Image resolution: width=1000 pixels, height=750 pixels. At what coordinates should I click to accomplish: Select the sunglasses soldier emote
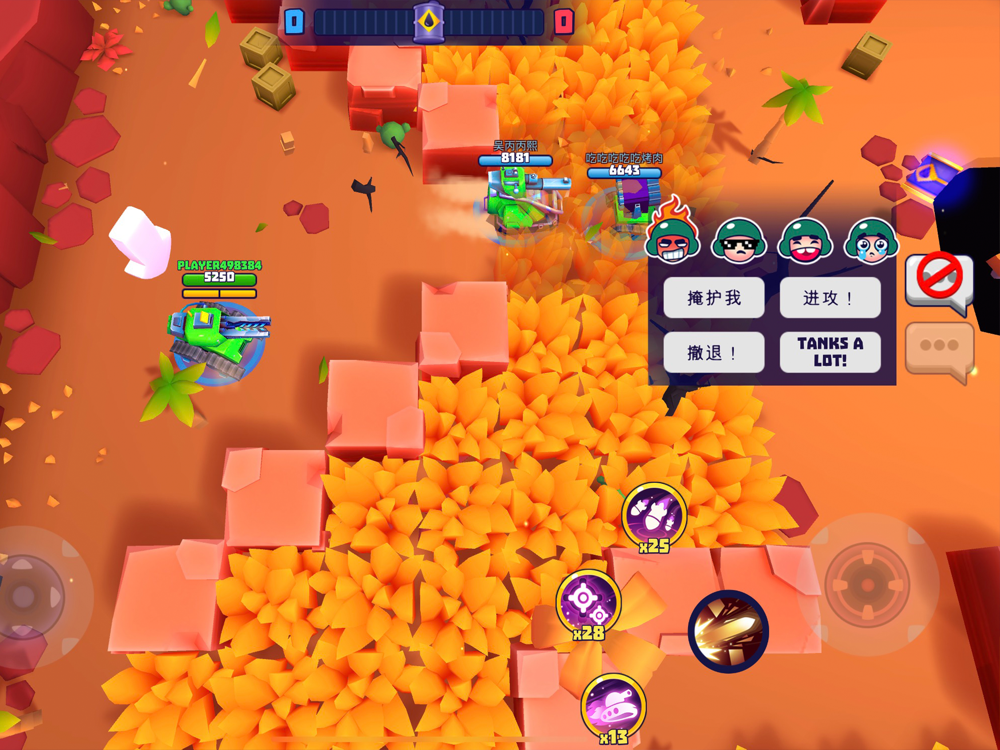739,241
